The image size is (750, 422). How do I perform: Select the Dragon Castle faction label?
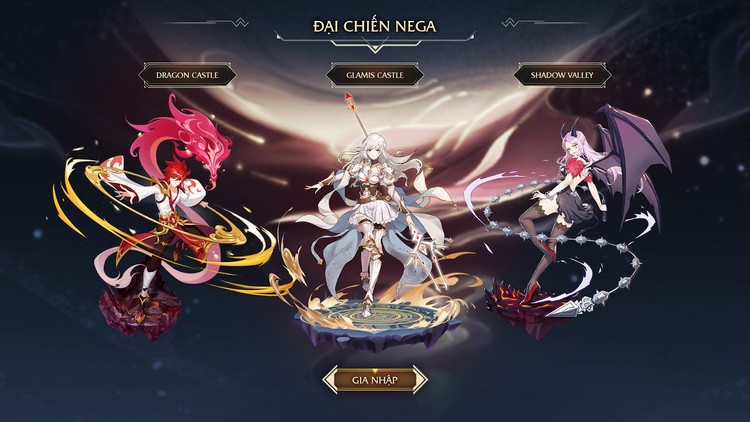pyautogui.click(x=188, y=74)
